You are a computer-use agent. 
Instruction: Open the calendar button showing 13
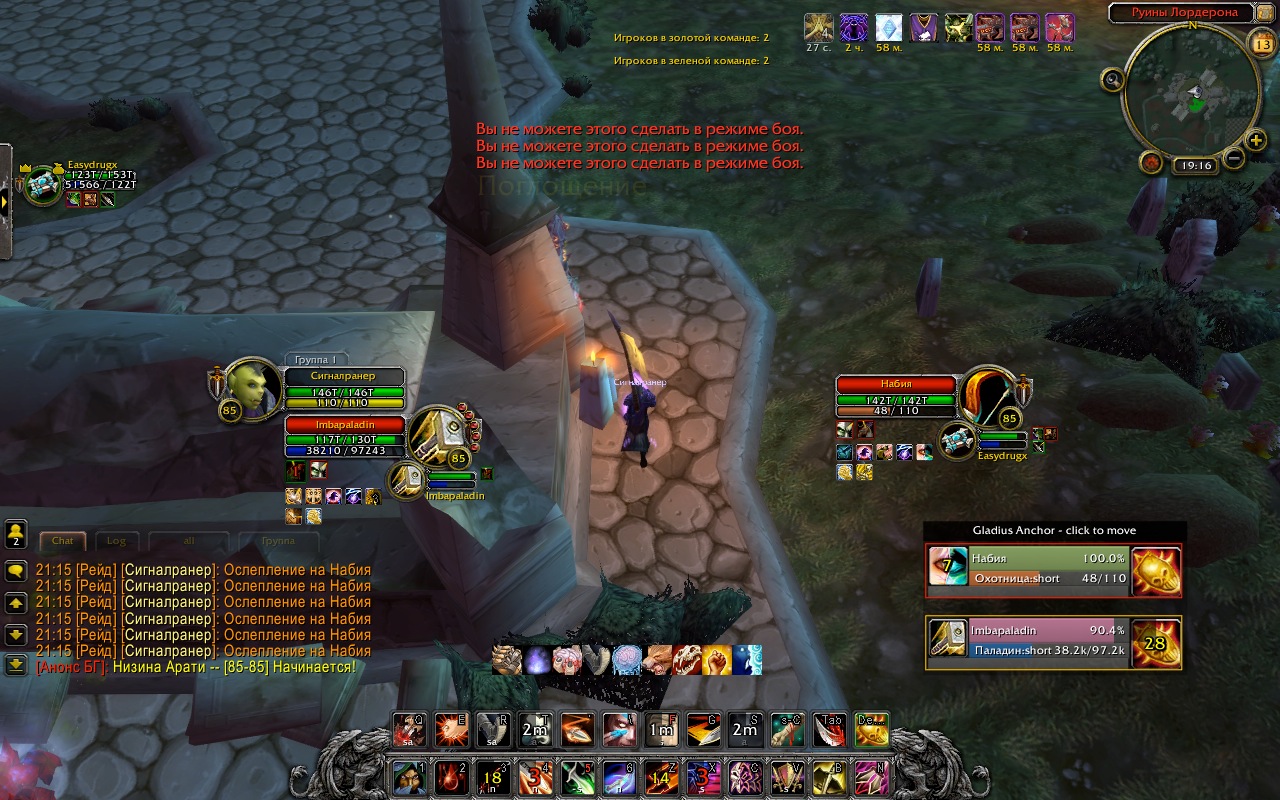[x=1262, y=44]
